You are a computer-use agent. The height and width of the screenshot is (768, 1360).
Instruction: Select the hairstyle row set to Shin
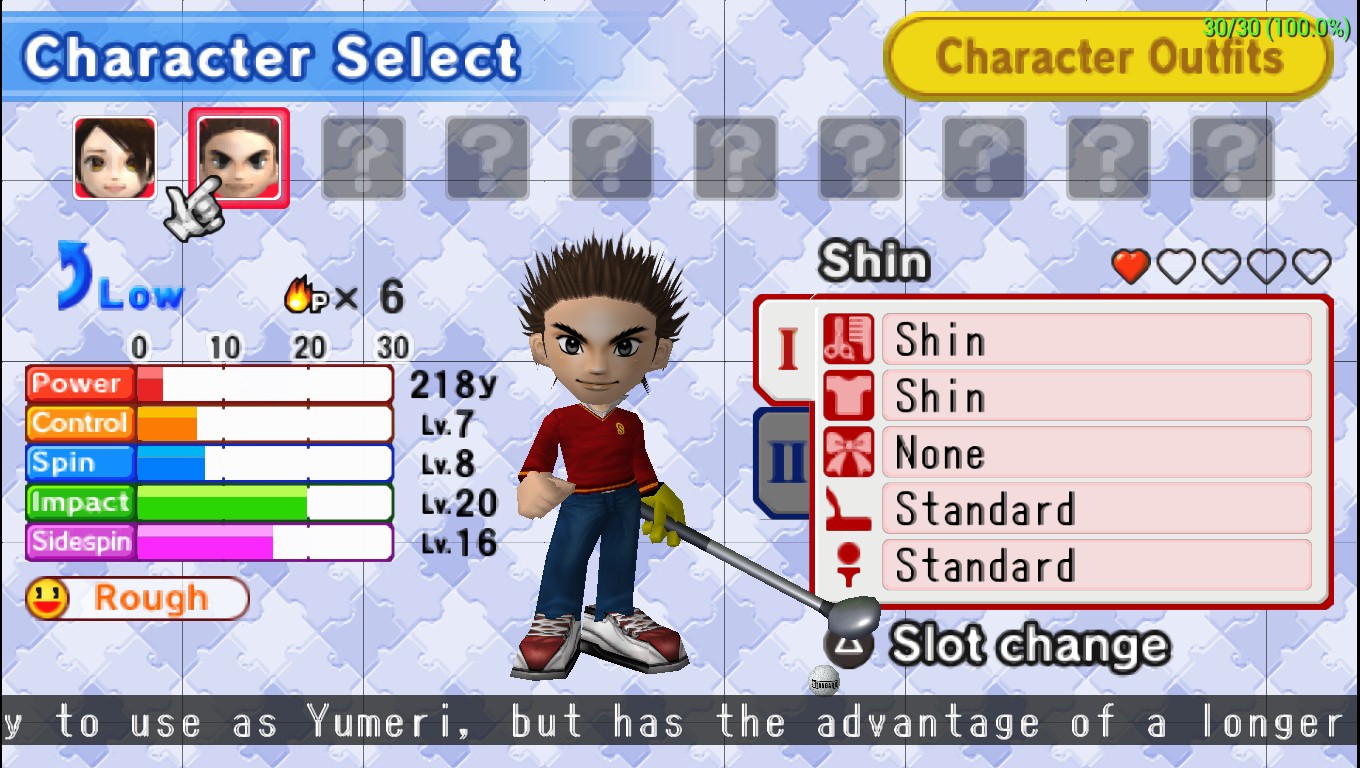[x=1067, y=340]
